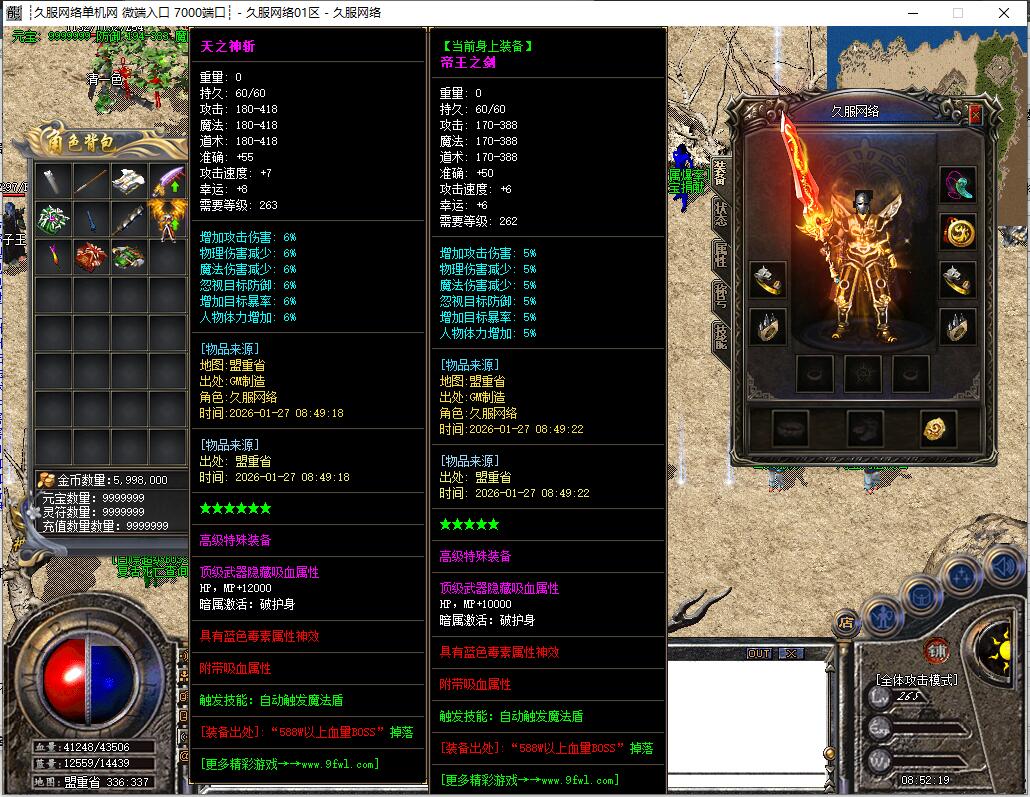Select the red gift box in the backpack
This screenshot has width=1030, height=797.
[90, 256]
